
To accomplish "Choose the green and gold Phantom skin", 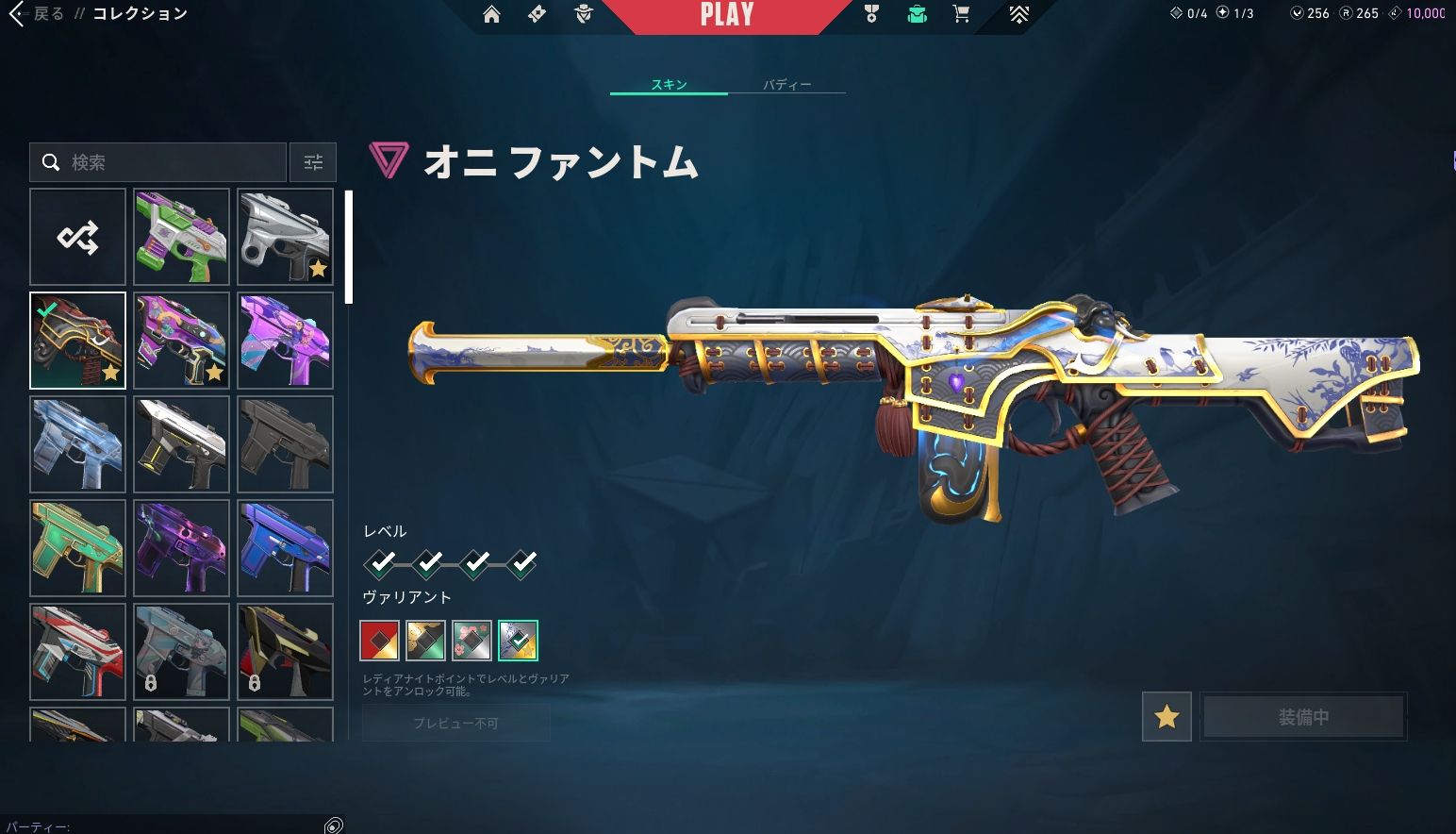I will coord(77,548).
